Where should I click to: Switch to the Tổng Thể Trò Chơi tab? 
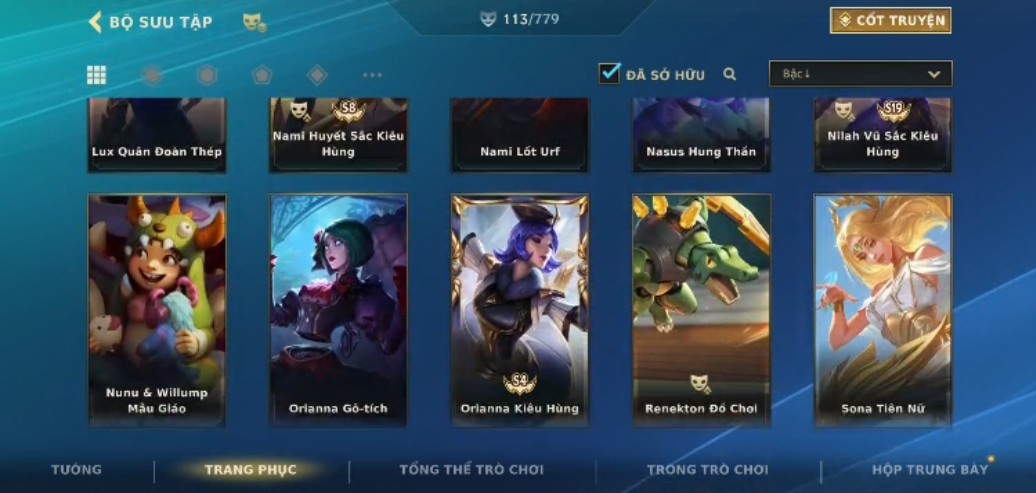(471, 470)
